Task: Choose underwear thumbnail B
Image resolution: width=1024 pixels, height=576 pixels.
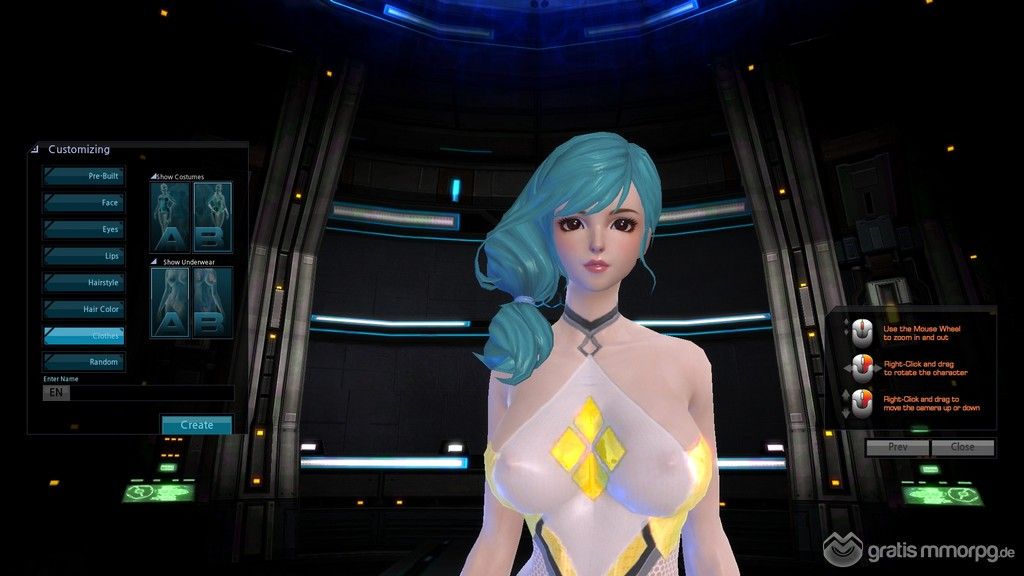Action: pos(212,302)
